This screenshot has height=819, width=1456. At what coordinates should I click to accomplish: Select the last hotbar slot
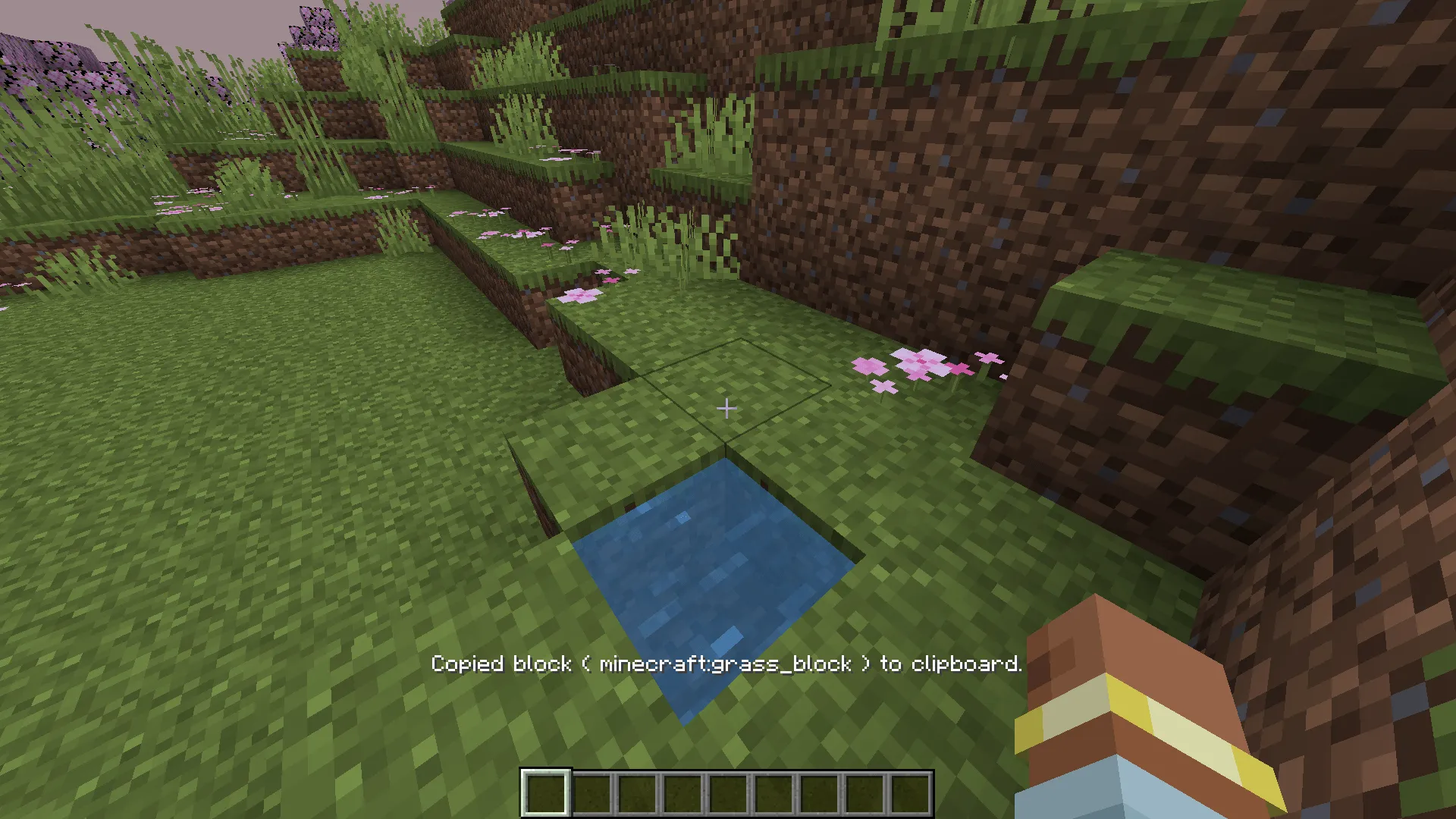(912, 795)
